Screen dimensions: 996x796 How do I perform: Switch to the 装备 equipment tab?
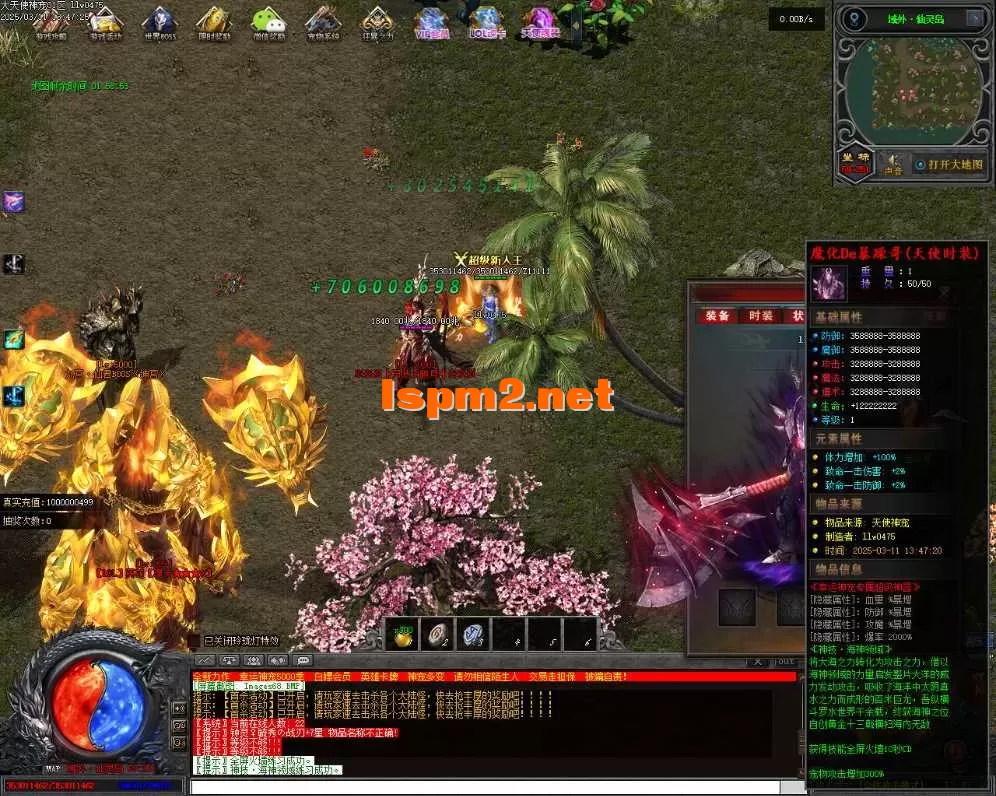[x=717, y=315]
